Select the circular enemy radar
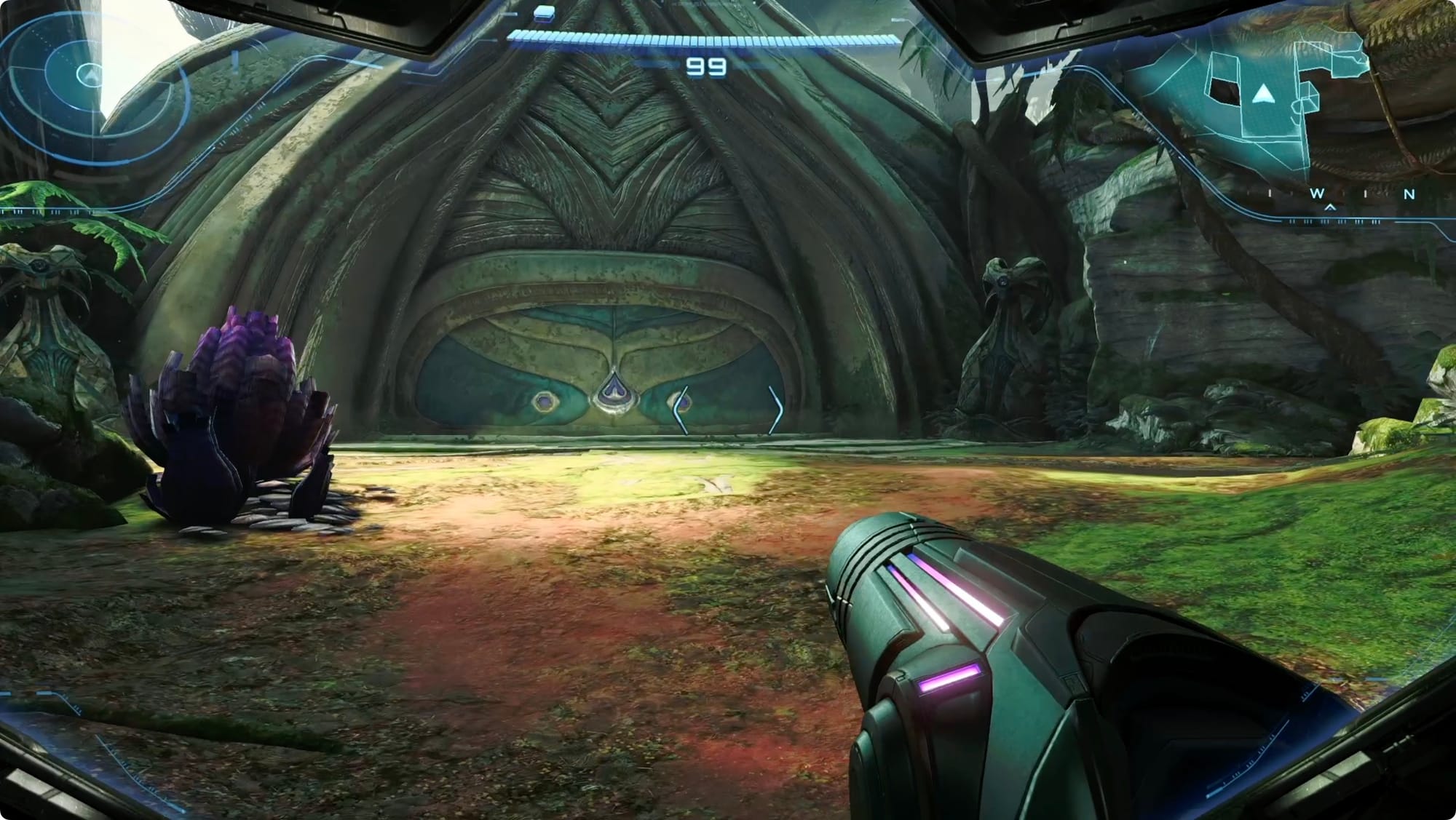The width and height of the screenshot is (1456, 820). click(90, 74)
